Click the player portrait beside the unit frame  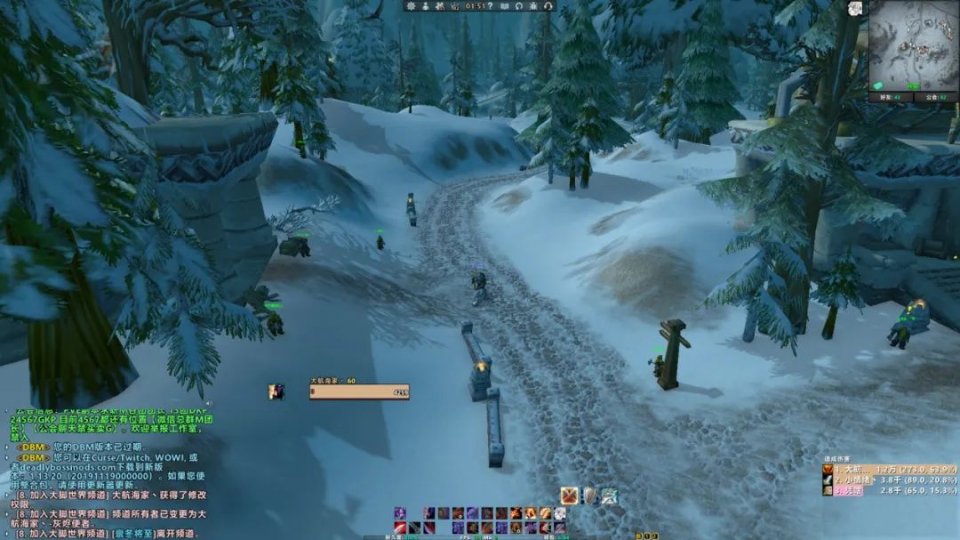(276, 392)
